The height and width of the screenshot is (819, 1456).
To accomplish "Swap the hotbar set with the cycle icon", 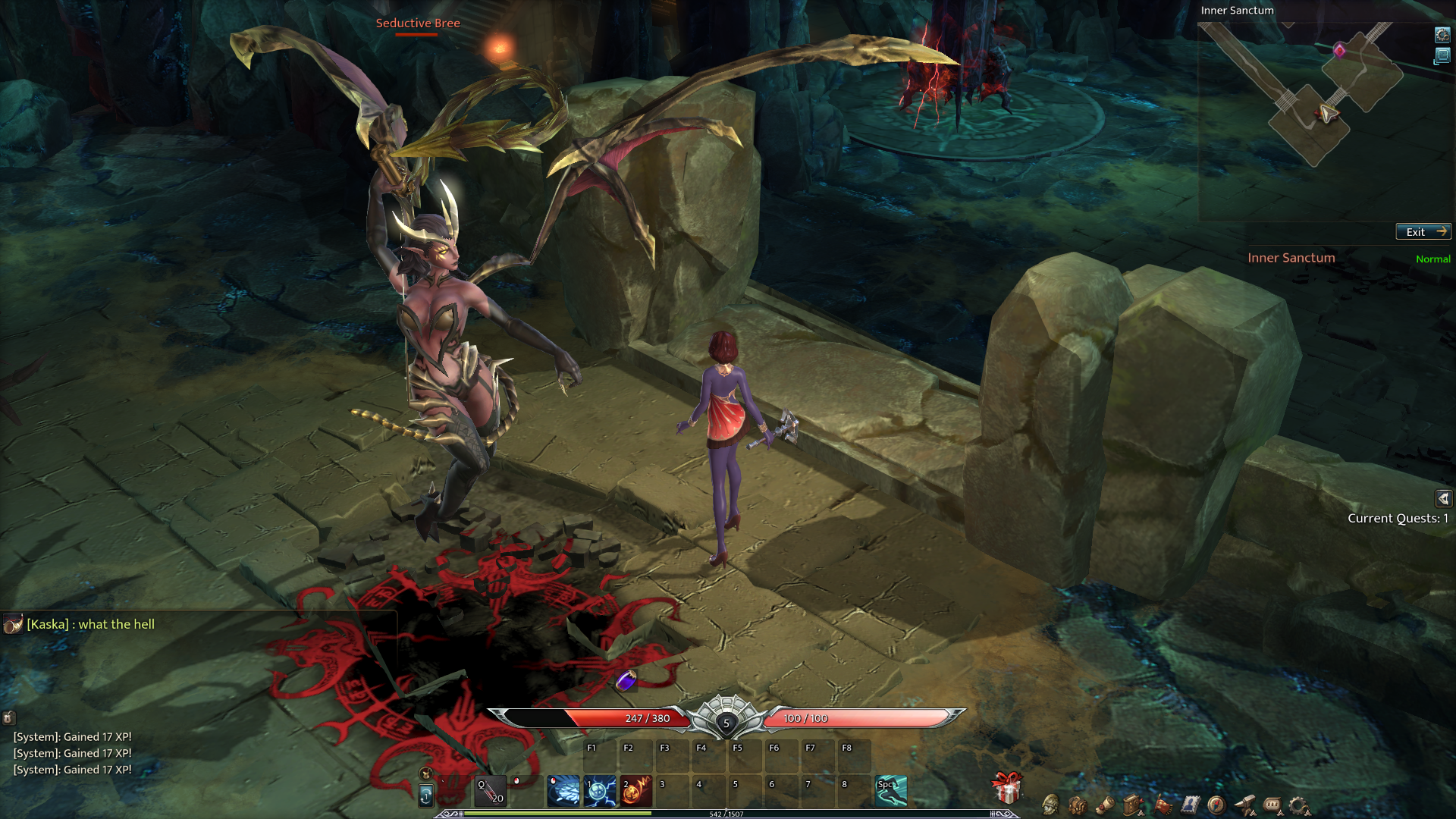I will click(x=426, y=795).
